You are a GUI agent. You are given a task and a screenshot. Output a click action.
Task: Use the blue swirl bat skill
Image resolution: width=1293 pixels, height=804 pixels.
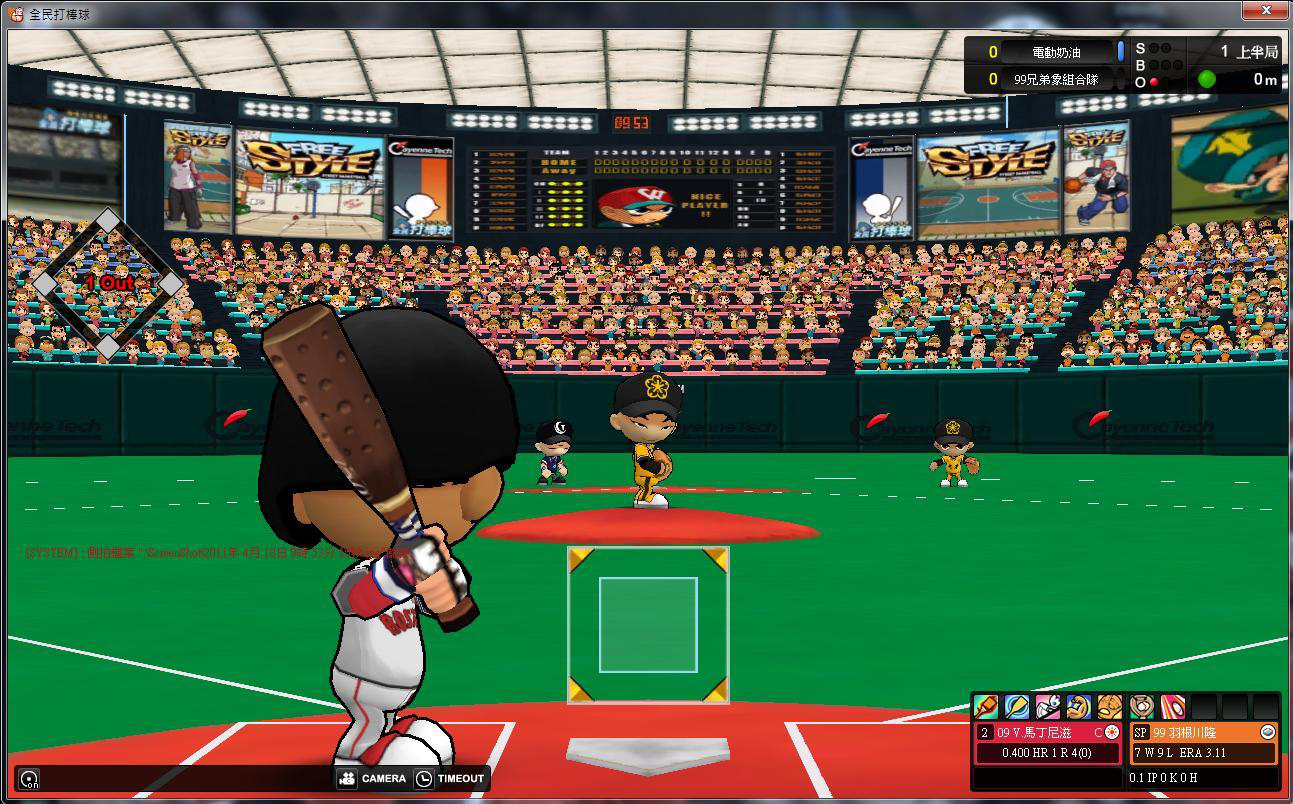[x=1017, y=707]
